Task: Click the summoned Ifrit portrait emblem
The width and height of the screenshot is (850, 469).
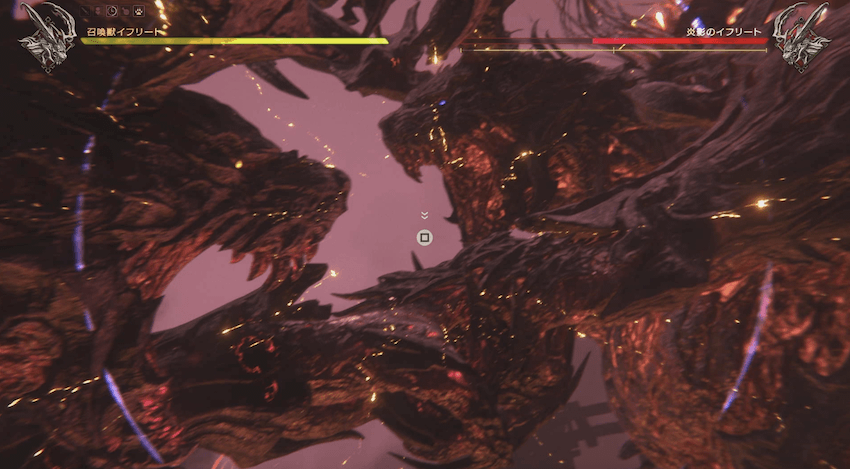Action: coord(45,39)
